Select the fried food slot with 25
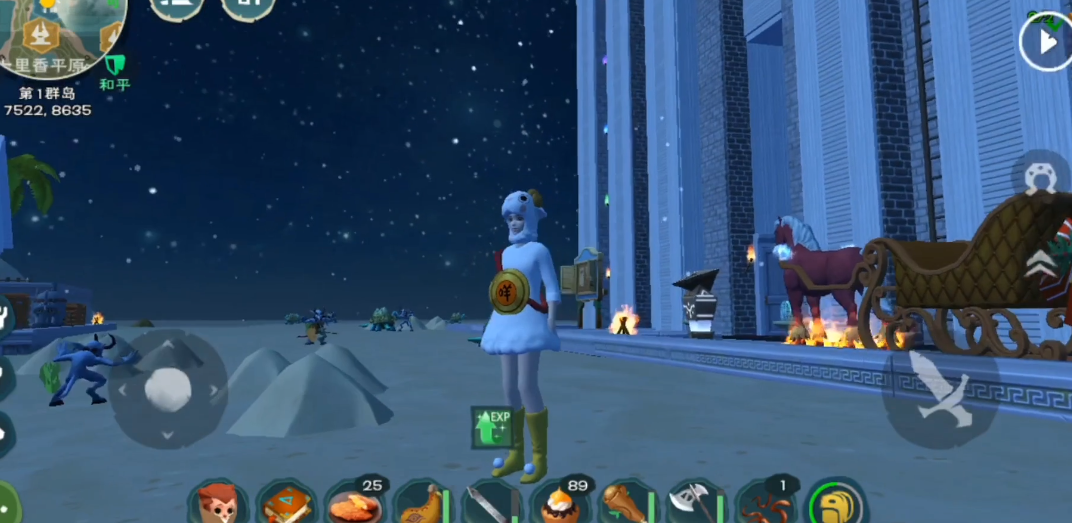This screenshot has width=1072, height=523. click(x=354, y=503)
